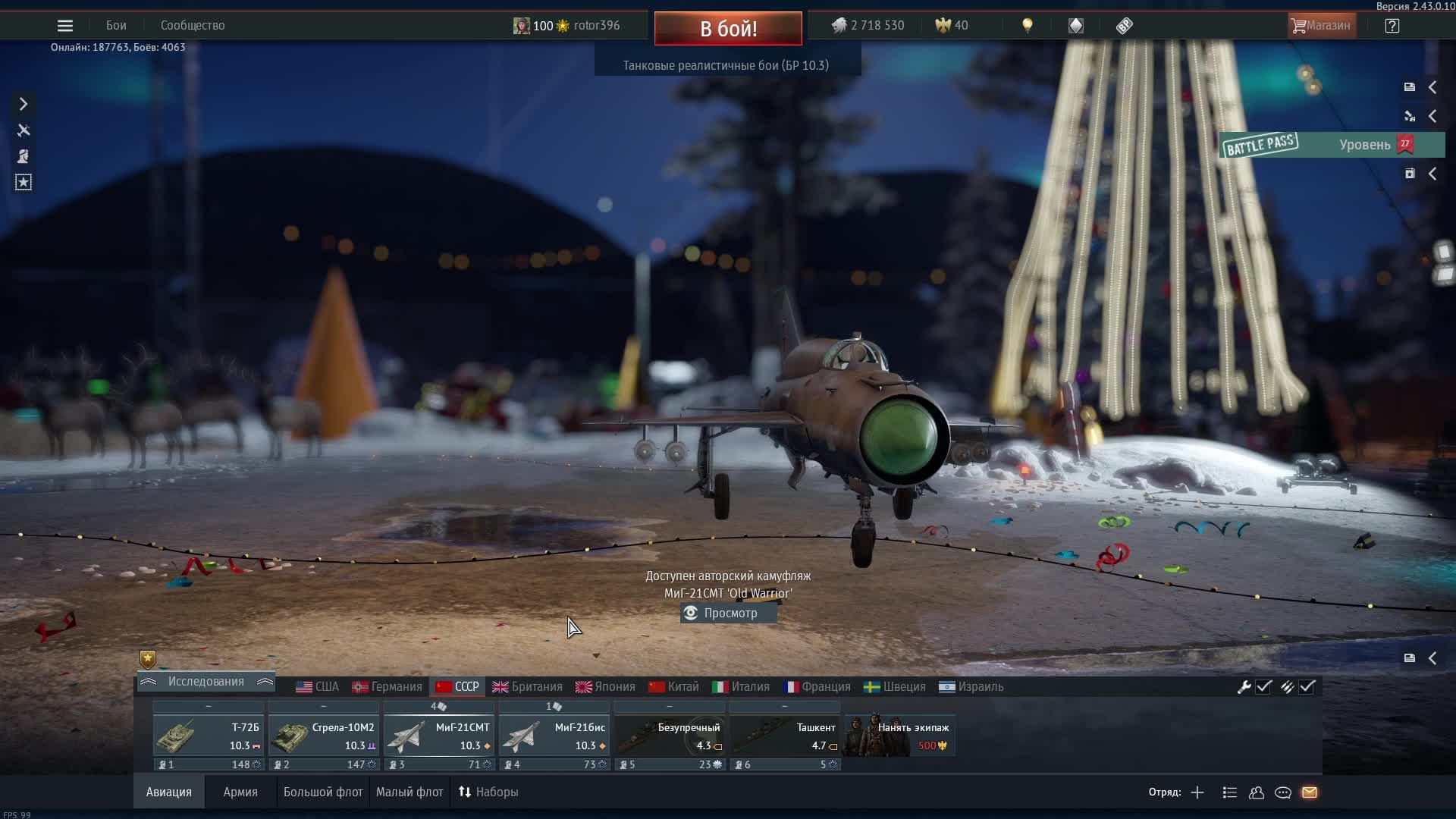Open the mail envelope icon

(1310, 792)
